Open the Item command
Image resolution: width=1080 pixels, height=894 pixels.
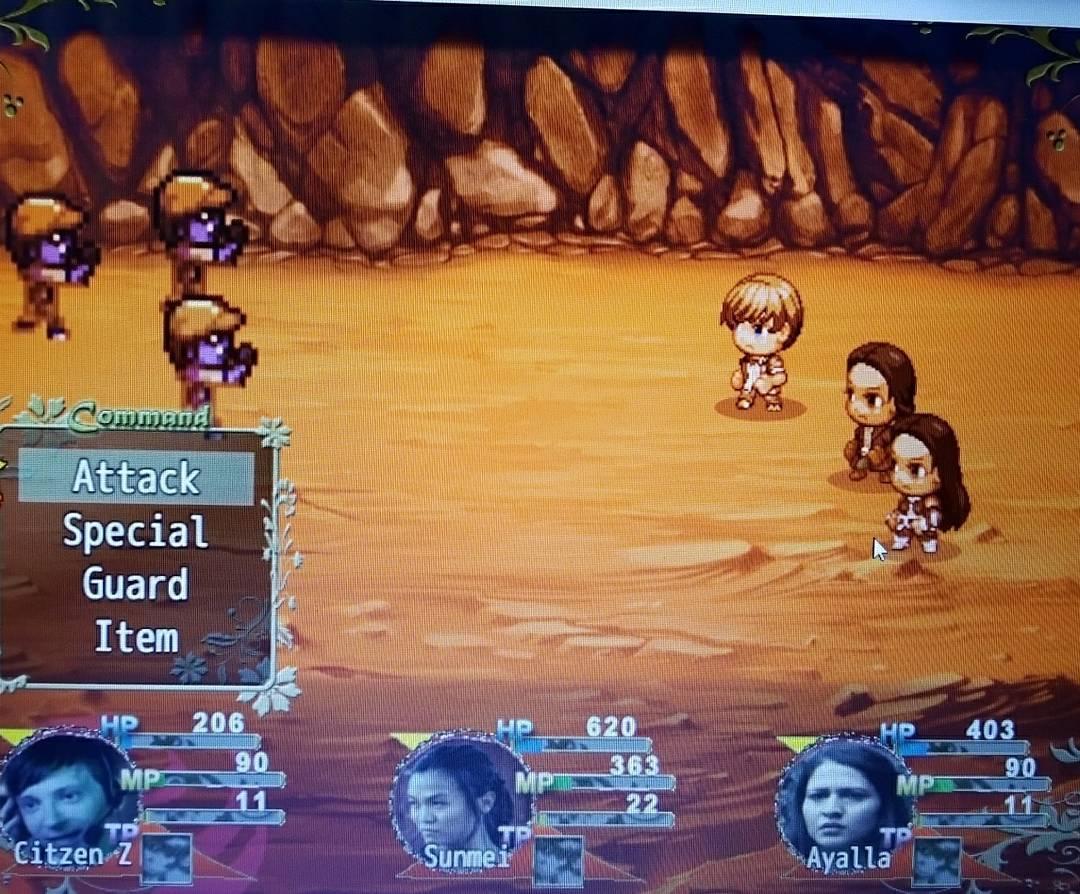136,637
